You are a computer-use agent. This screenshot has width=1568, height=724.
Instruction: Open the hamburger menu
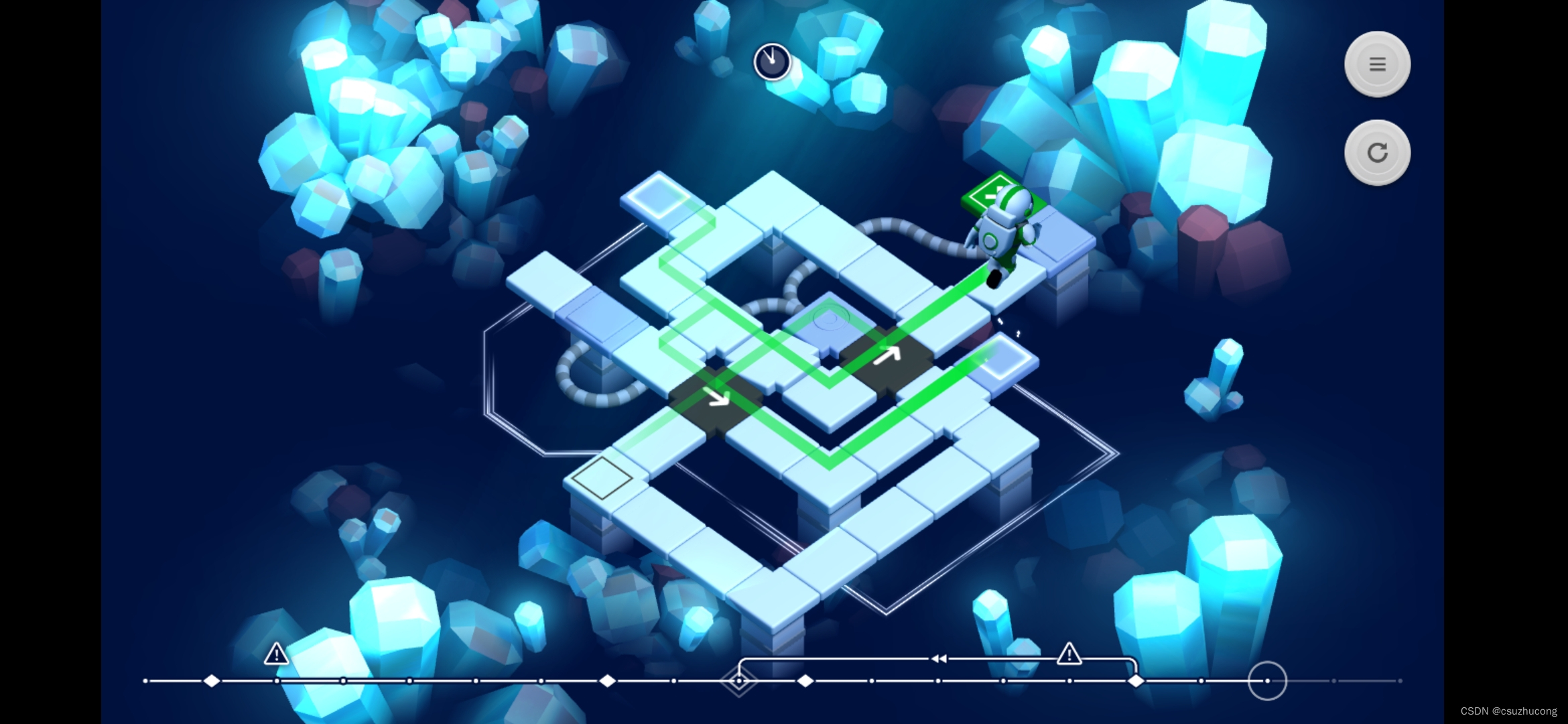click(x=1377, y=64)
